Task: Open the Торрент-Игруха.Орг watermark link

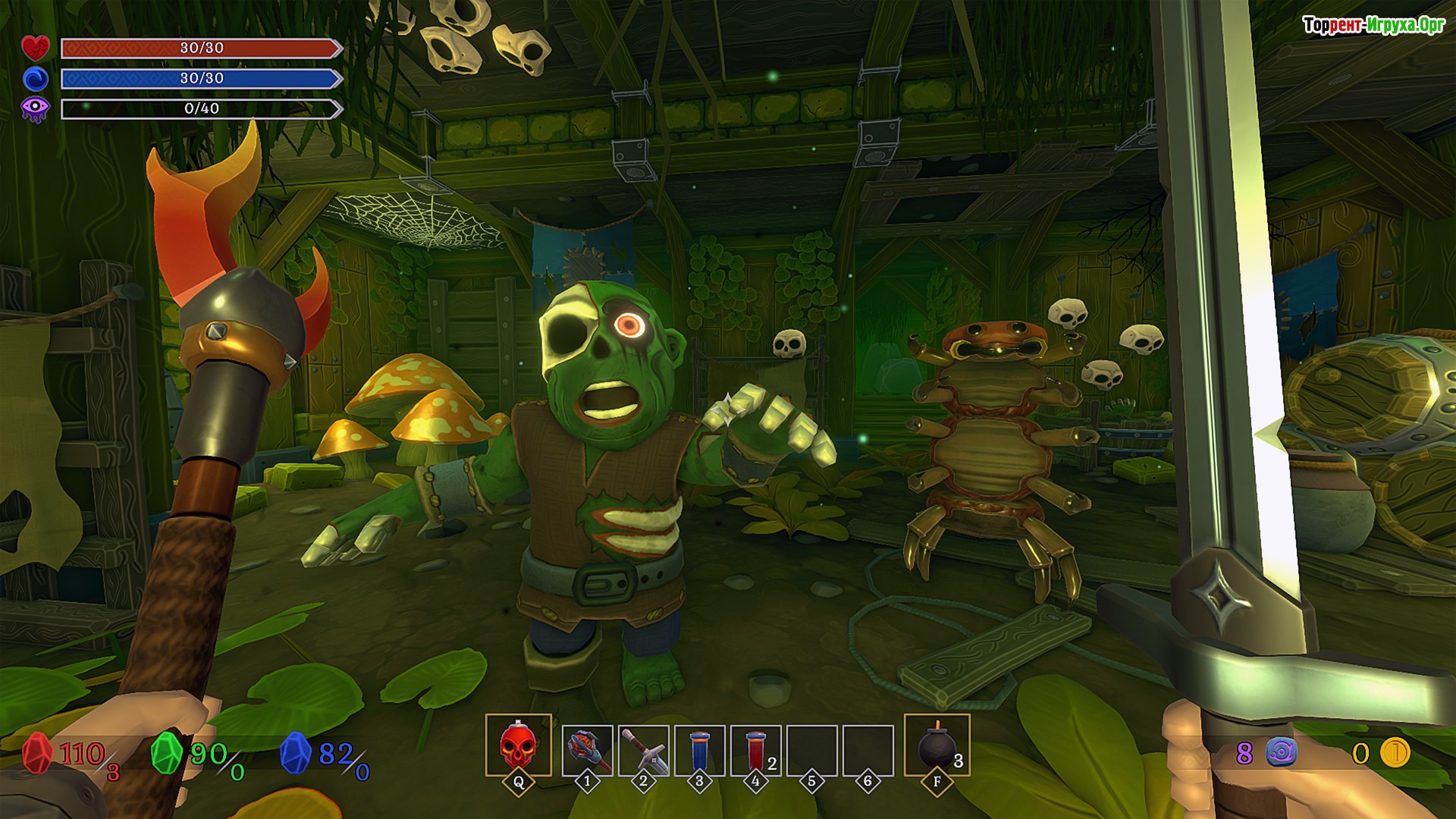Action: click(1373, 25)
